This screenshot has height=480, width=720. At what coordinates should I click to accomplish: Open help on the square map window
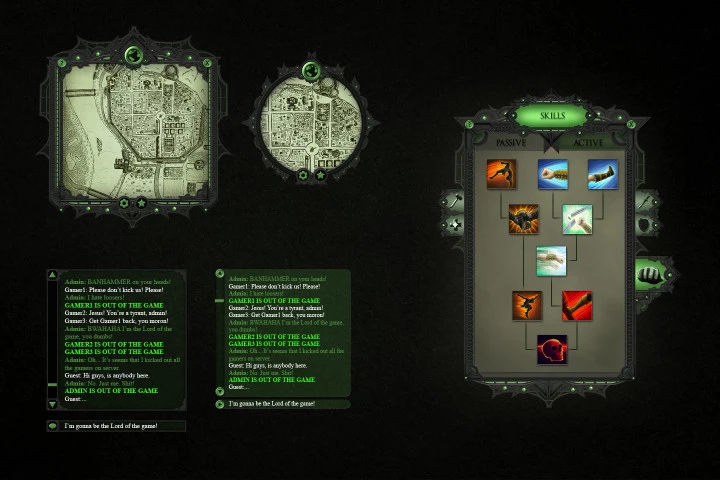coord(62,62)
